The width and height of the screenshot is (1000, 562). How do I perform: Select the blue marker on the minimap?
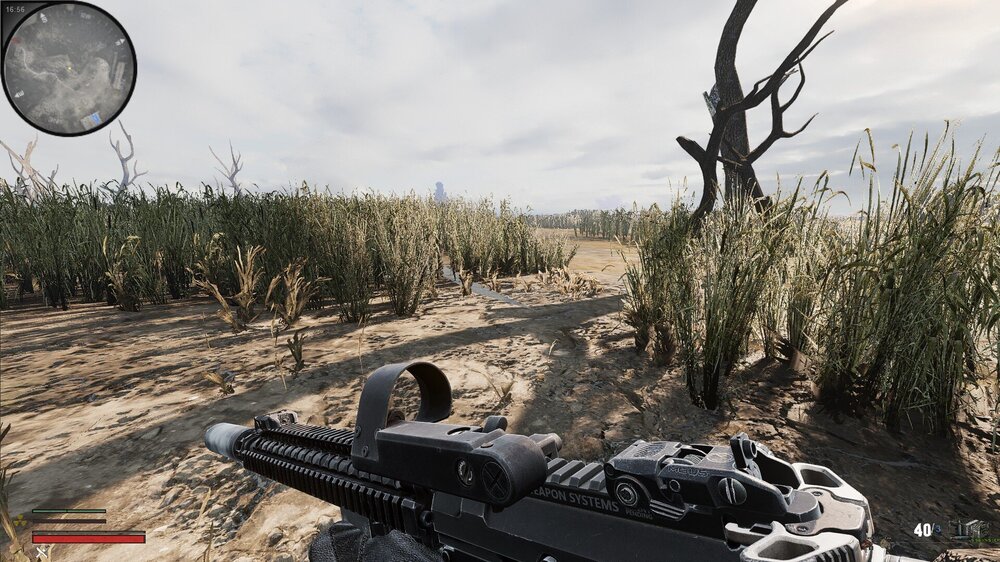click(91, 119)
